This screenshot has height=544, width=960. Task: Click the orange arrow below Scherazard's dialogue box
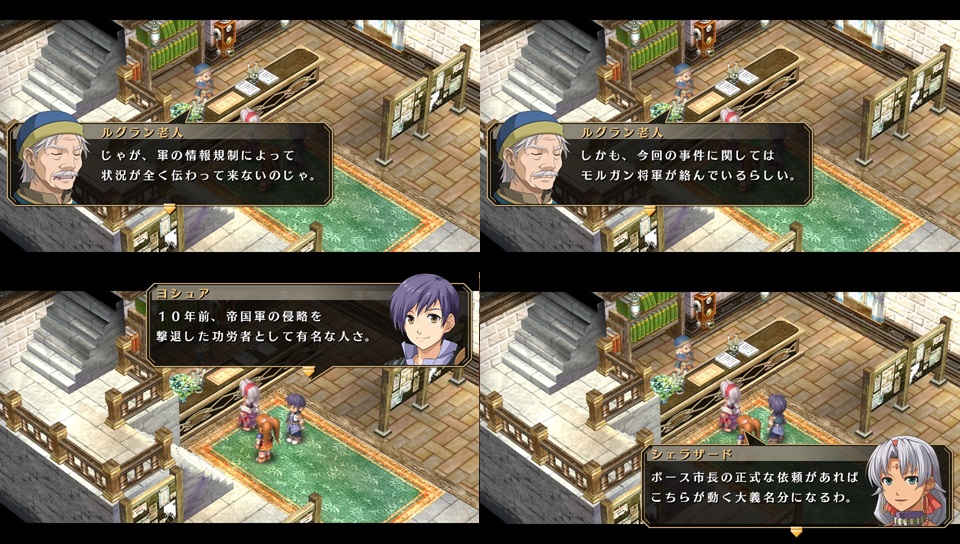(796, 532)
